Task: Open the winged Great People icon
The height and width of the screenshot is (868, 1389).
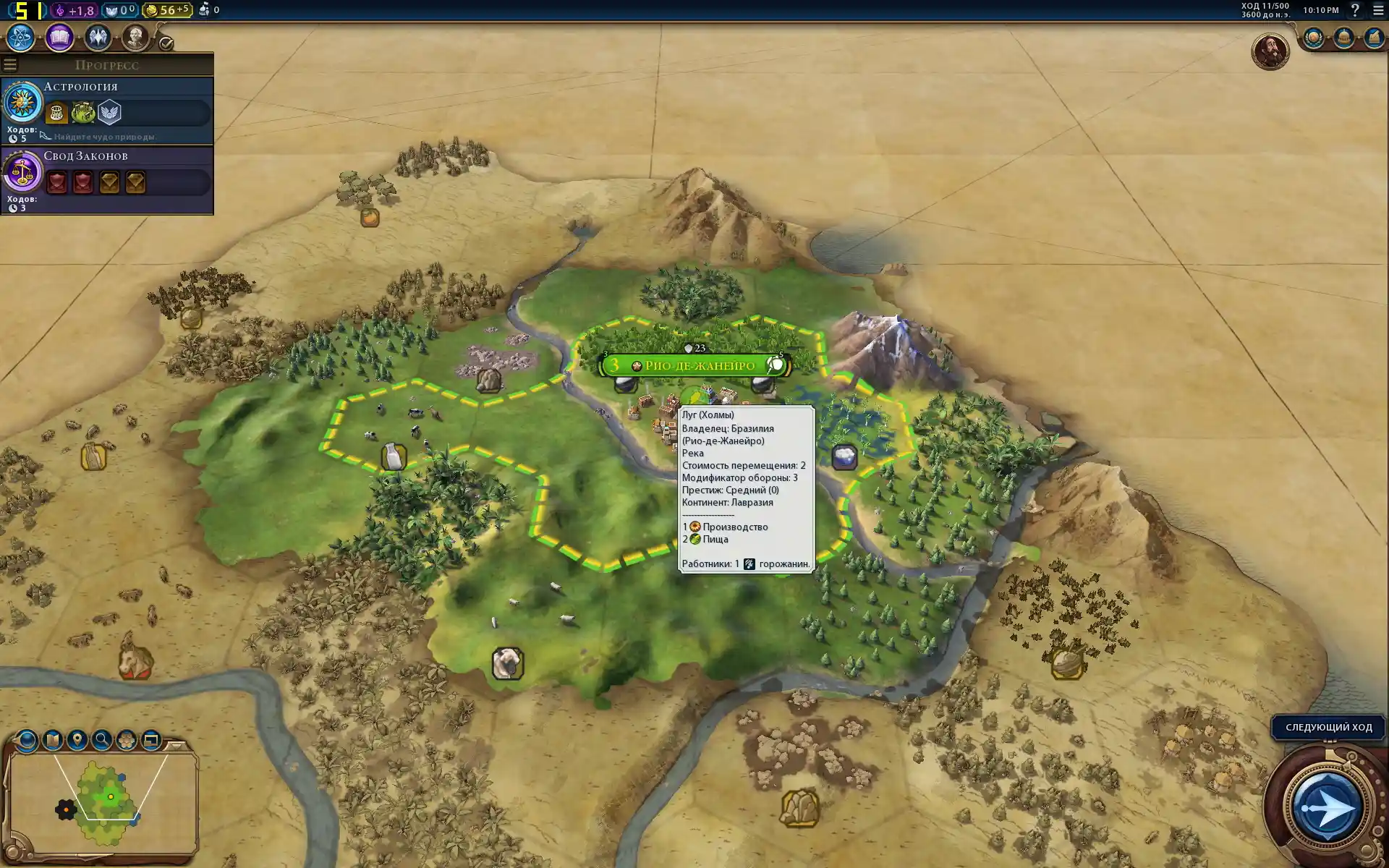Action: tap(98, 38)
